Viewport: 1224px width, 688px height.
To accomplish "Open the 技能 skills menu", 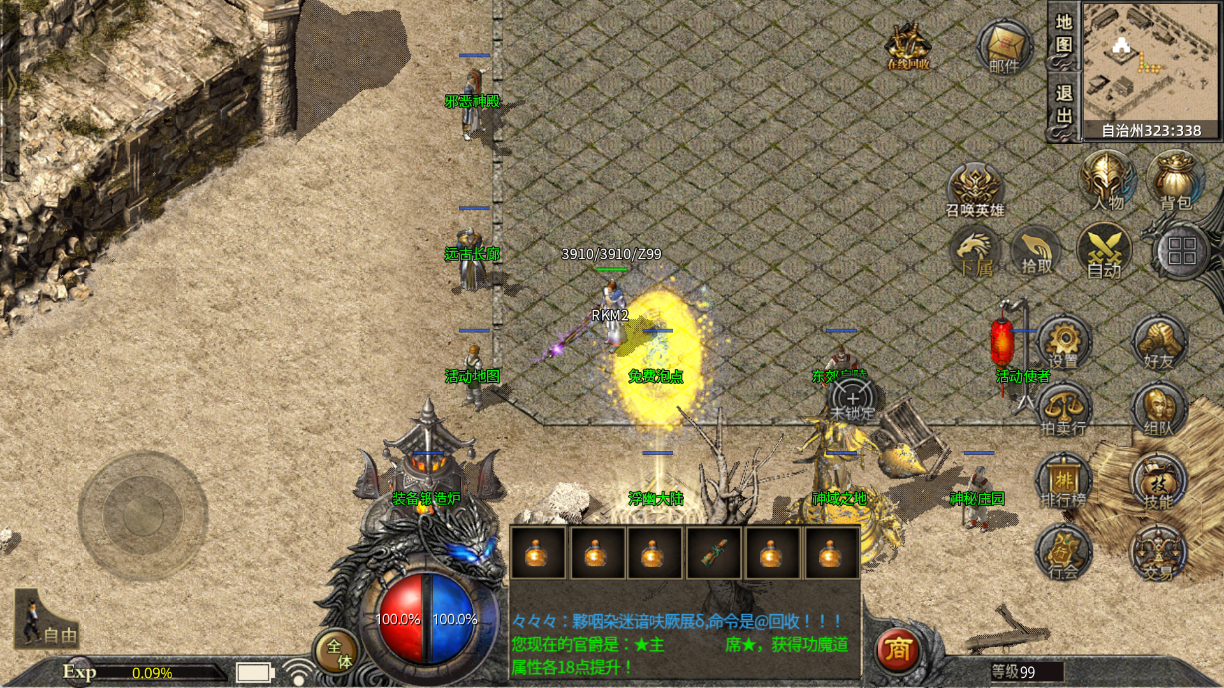I will tap(1158, 481).
